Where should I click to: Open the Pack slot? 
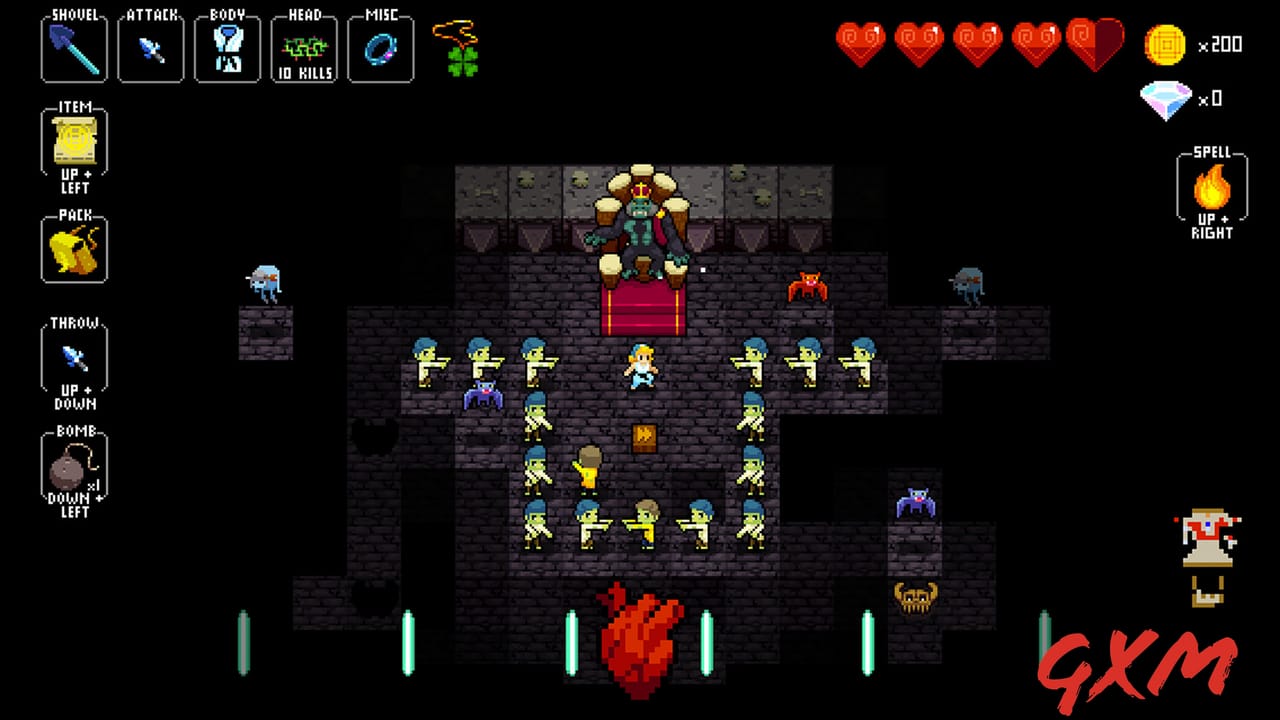[73, 248]
